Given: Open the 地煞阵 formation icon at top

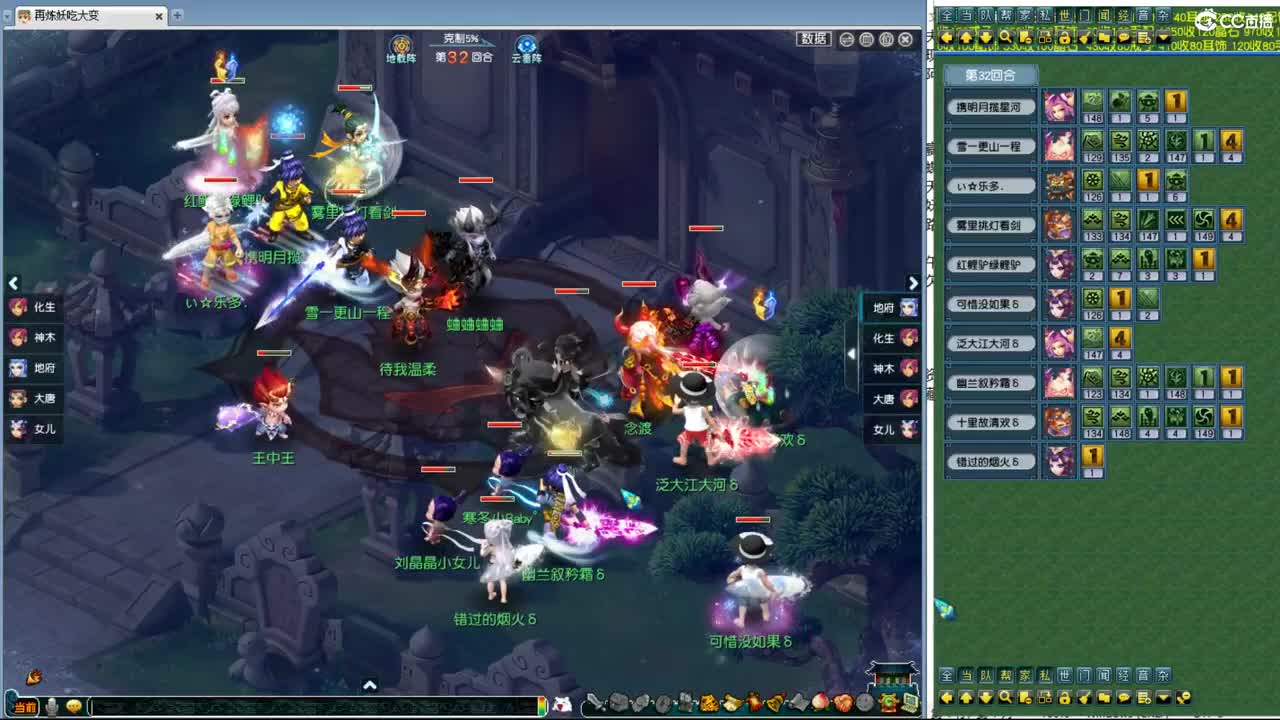Looking at the screenshot, I should click(x=403, y=47).
